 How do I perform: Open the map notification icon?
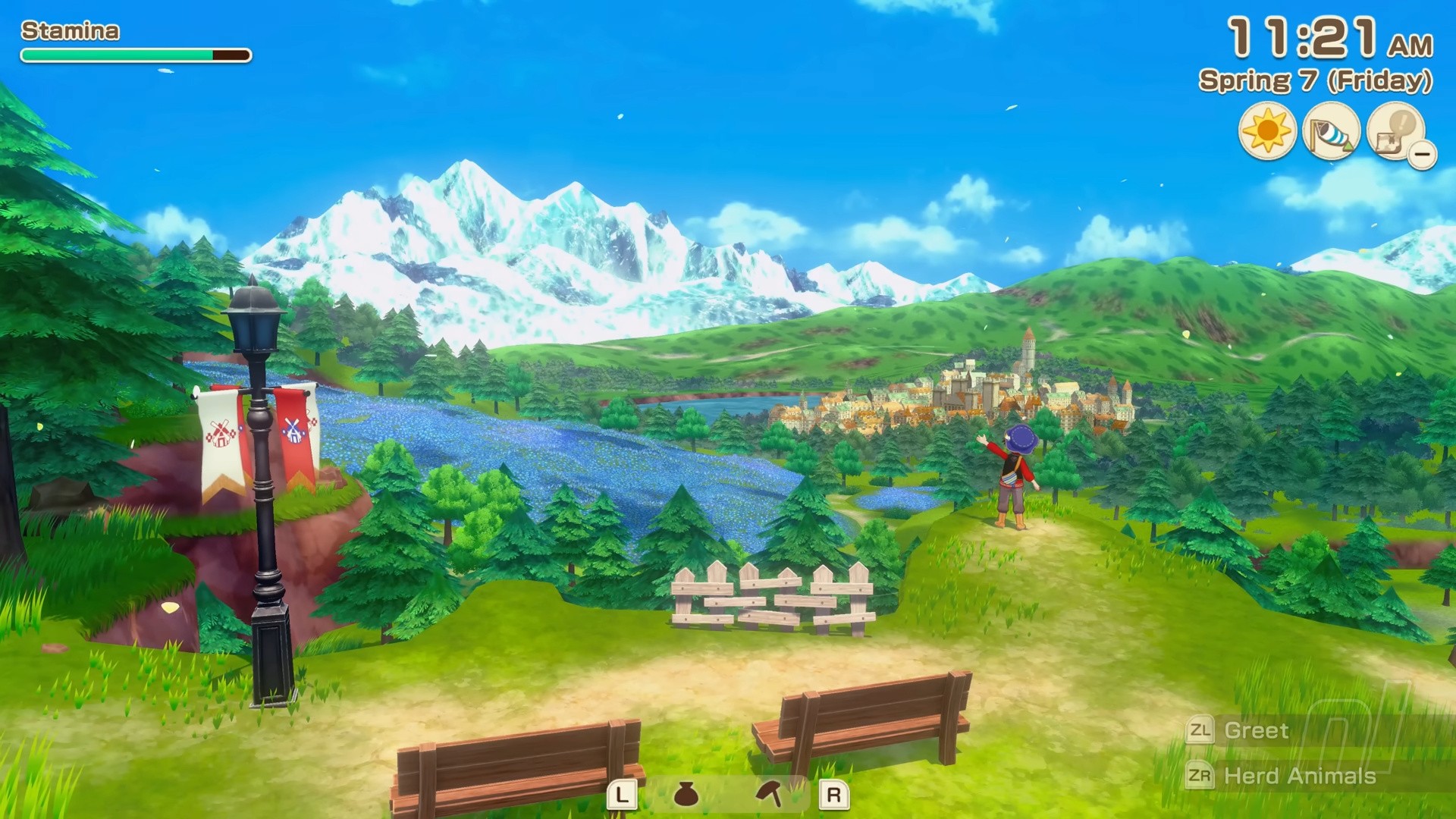(x=1395, y=131)
